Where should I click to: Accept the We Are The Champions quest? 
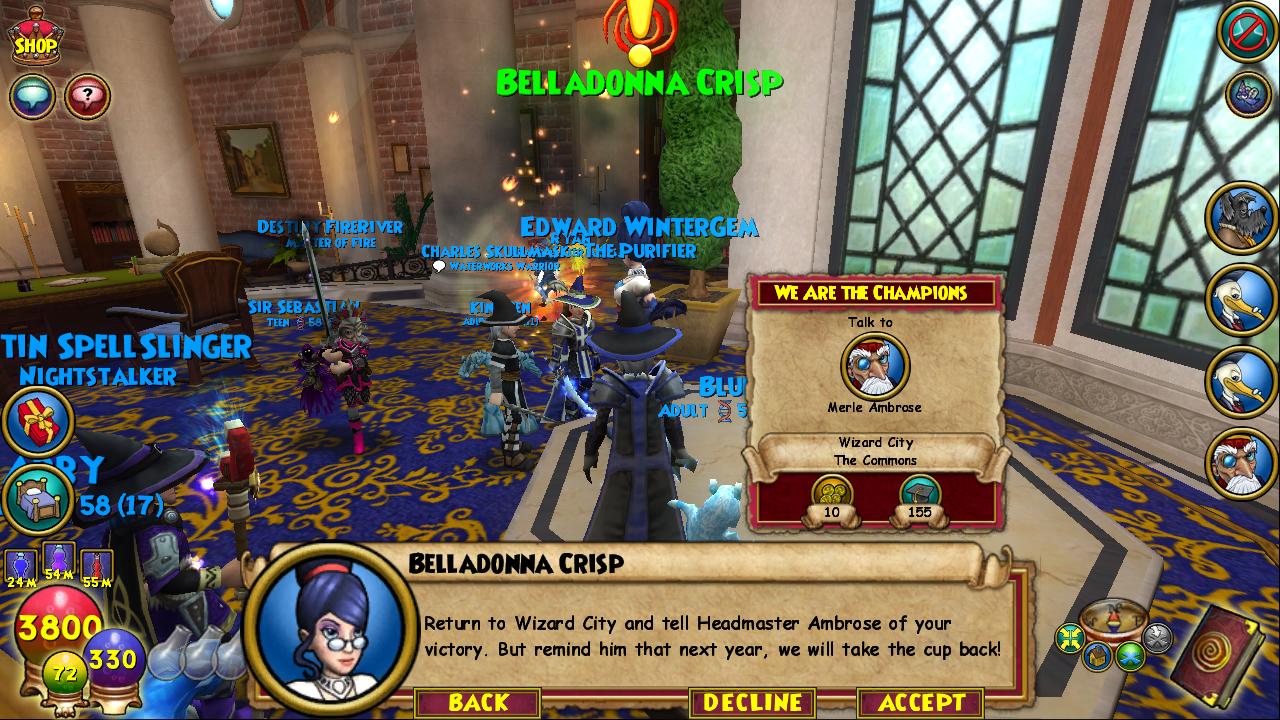tap(920, 703)
